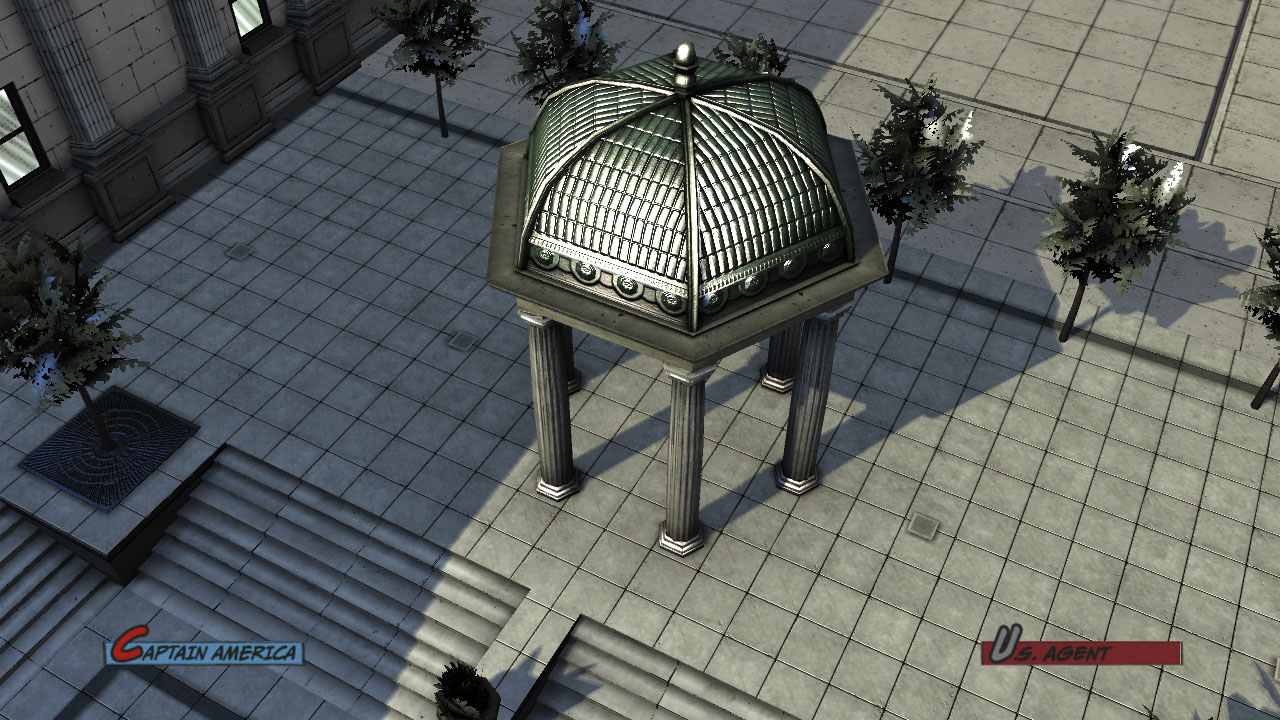Select the Captain America name tag

click(x=205, y=651)
